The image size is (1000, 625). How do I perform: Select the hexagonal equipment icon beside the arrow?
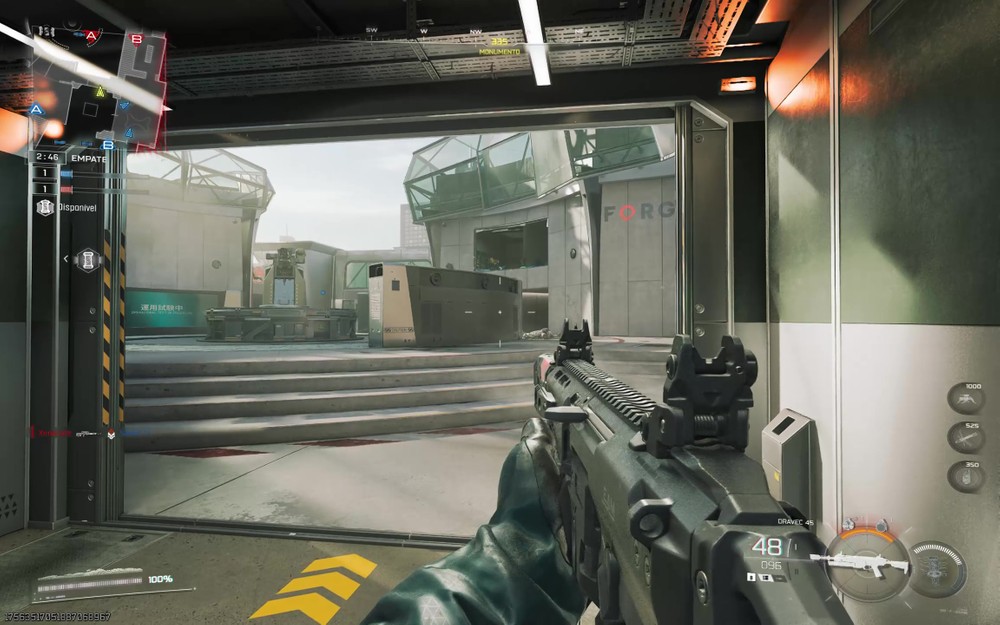(88, 259)
